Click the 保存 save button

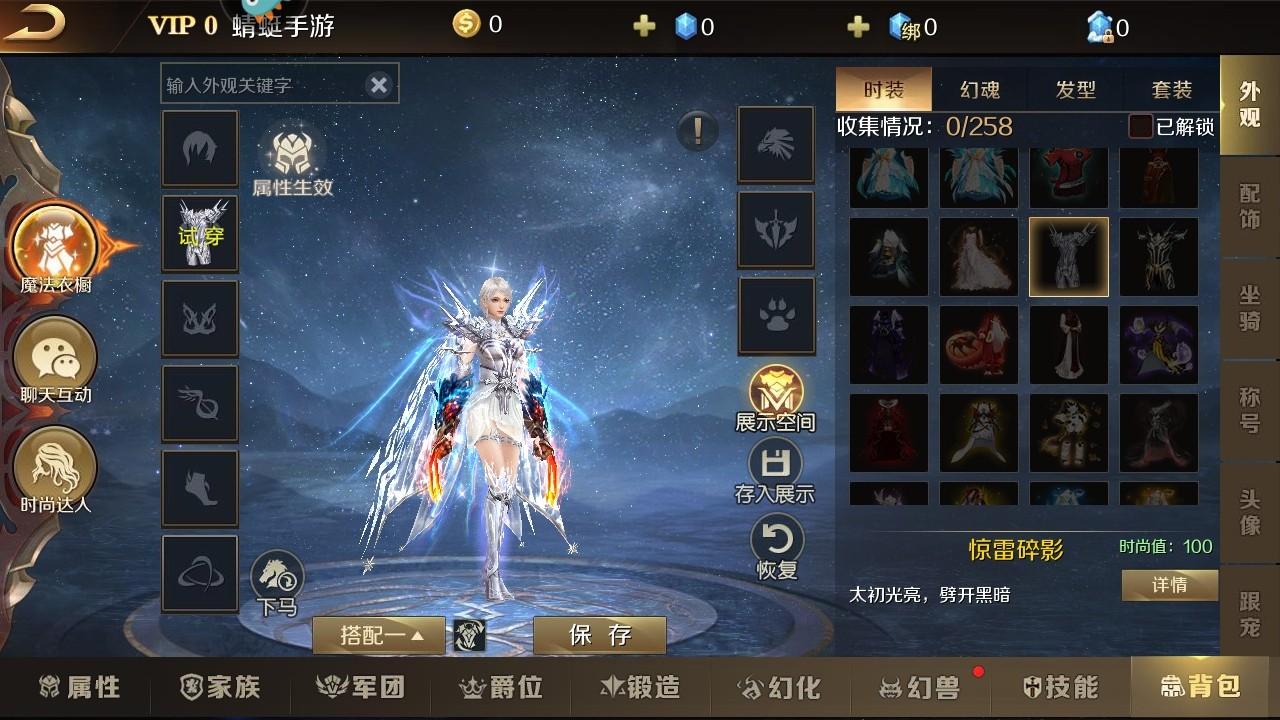click(x=598, y=634)
